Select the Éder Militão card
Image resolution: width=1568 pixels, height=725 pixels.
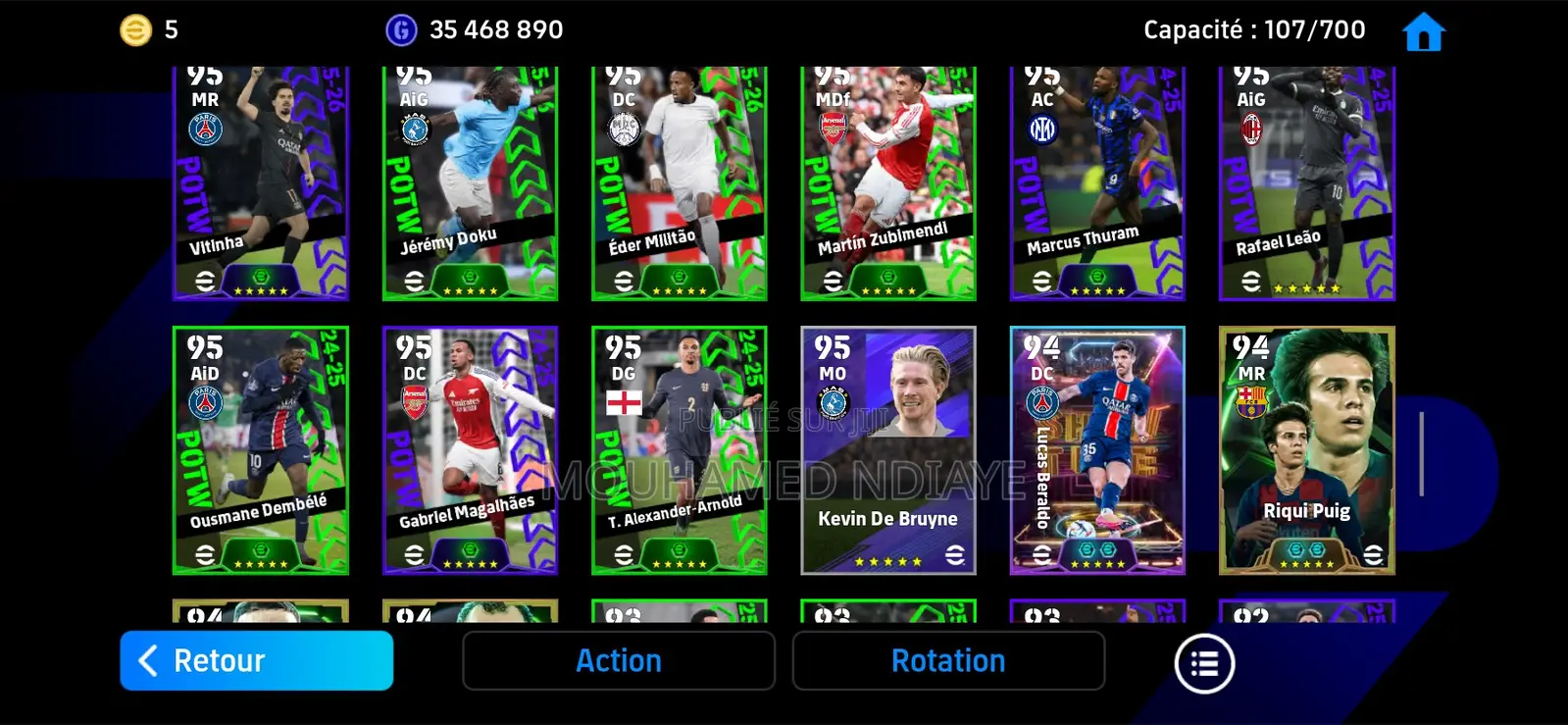pos(680,181)
